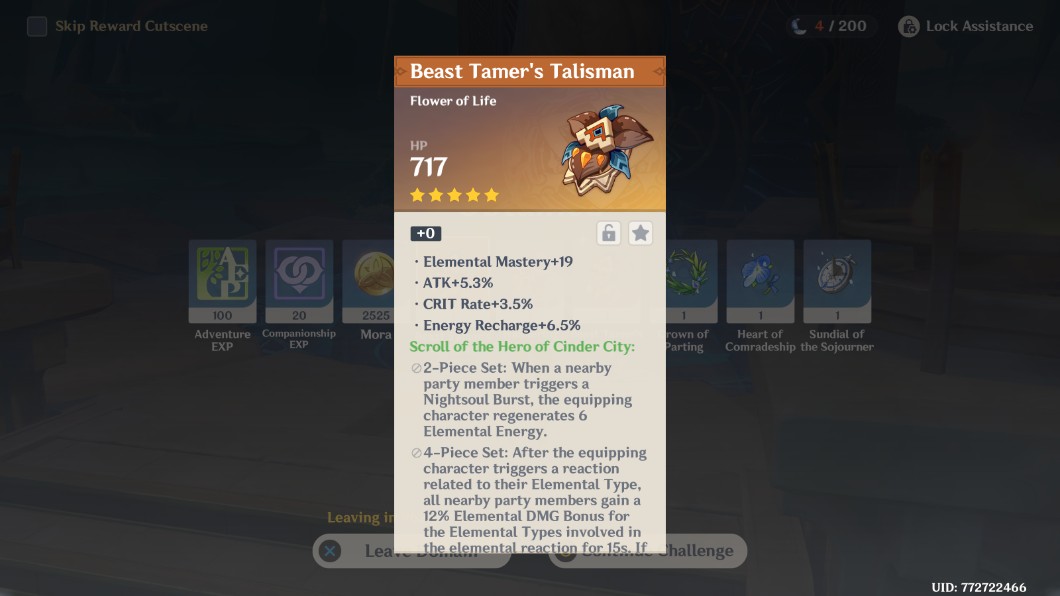Select the Crown of Parting reward
This screenshot has height=596, width=1060.
point(691,281)
